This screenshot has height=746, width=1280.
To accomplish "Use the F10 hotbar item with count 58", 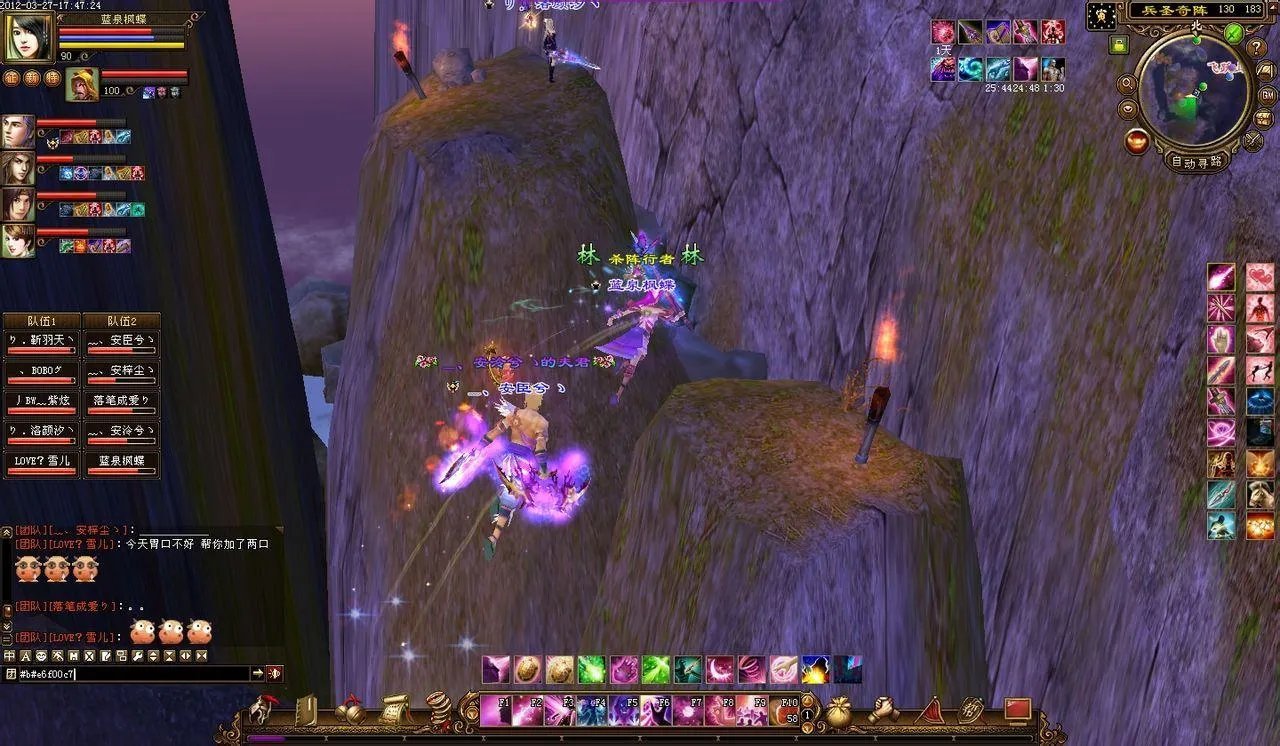I will click(785, 710).
